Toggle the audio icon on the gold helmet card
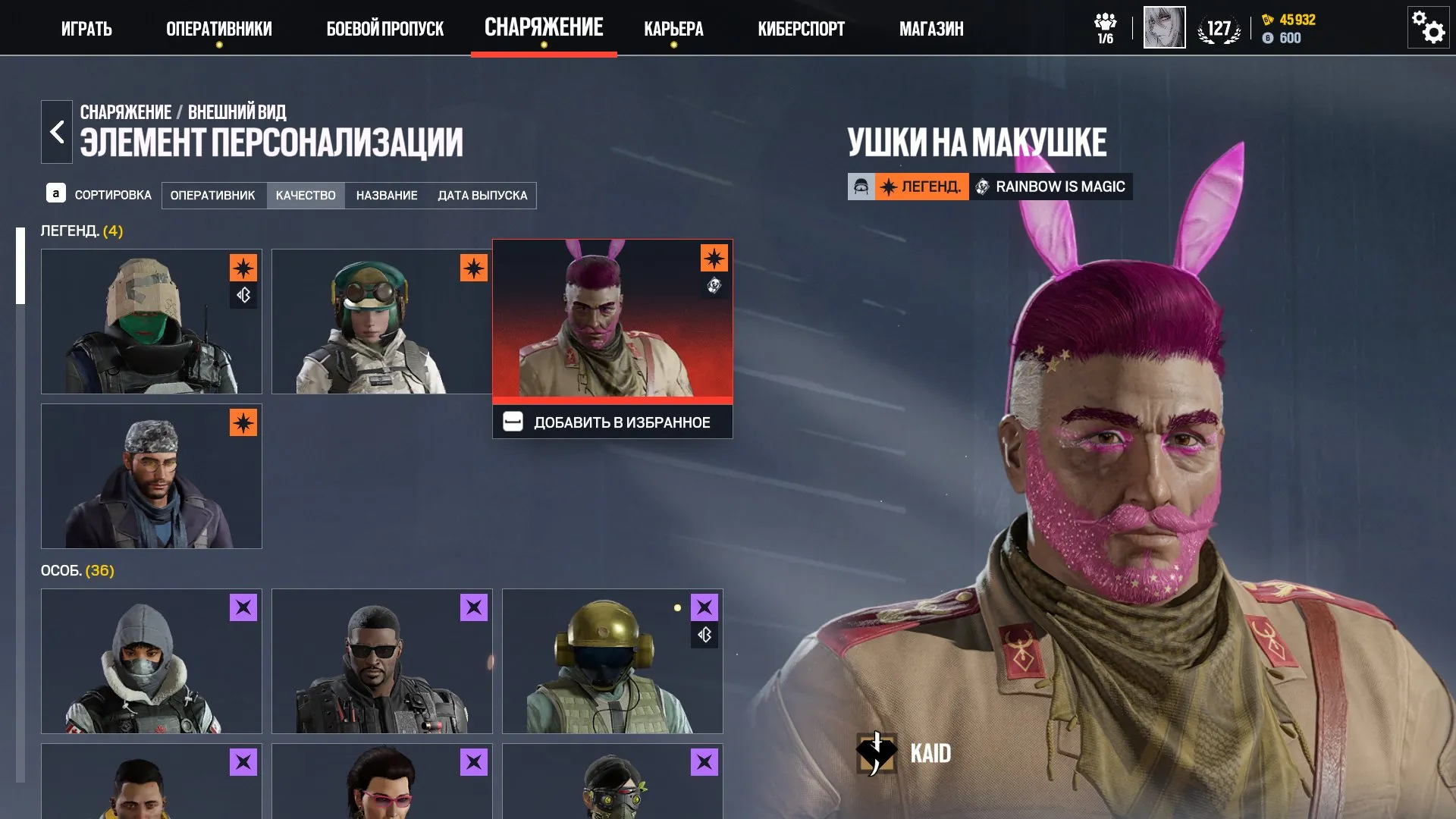This screenshot has width=1456, height=819. point(705,635)
